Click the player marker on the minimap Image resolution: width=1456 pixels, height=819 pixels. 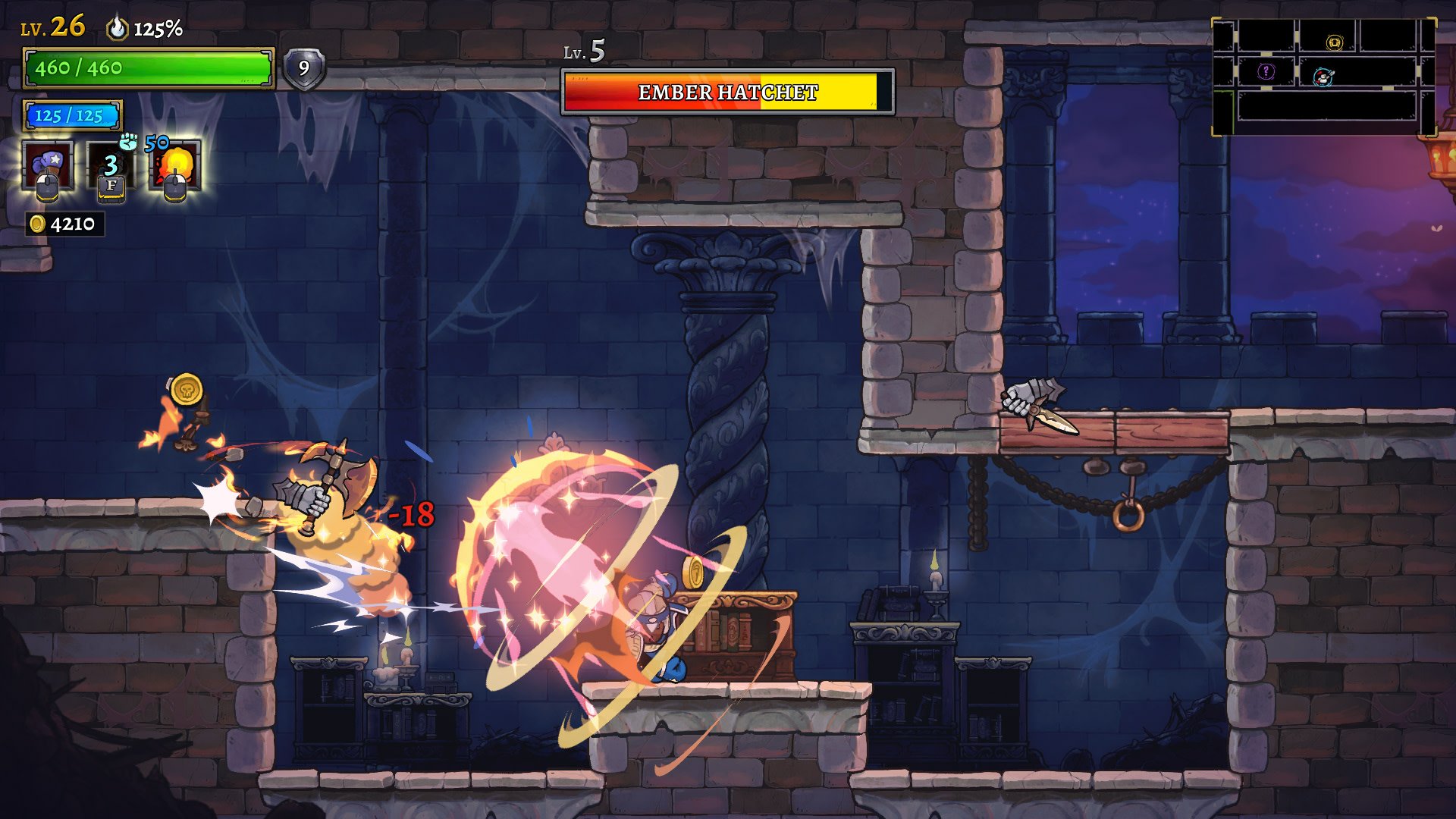[1323, 76]
